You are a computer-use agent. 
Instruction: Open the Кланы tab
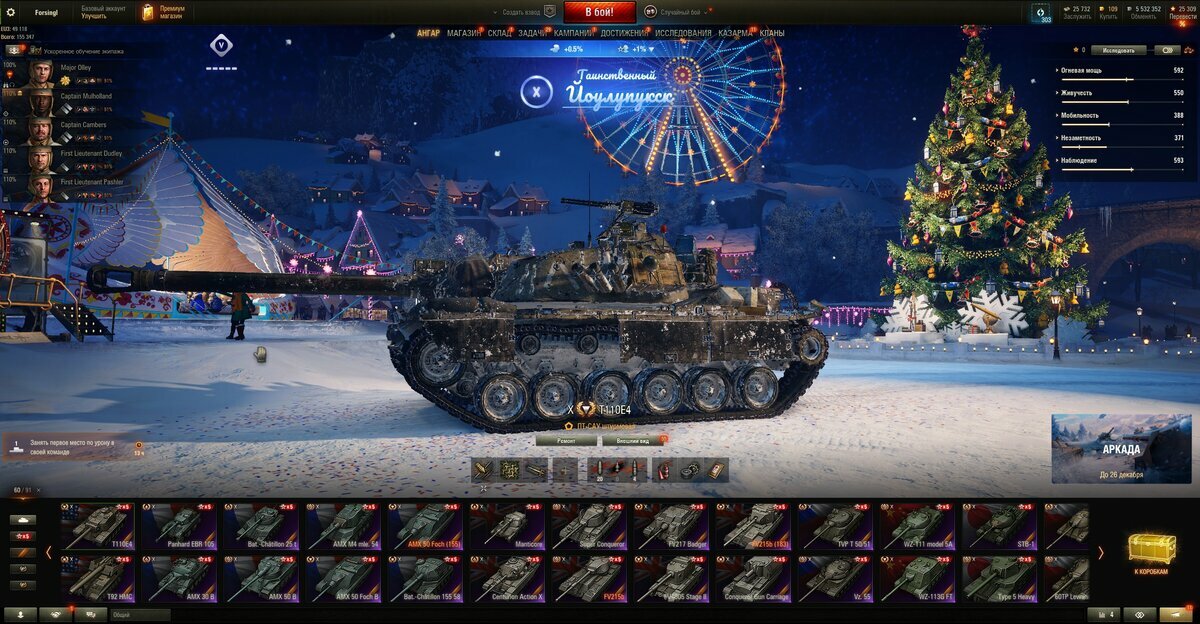pos(772,33)
